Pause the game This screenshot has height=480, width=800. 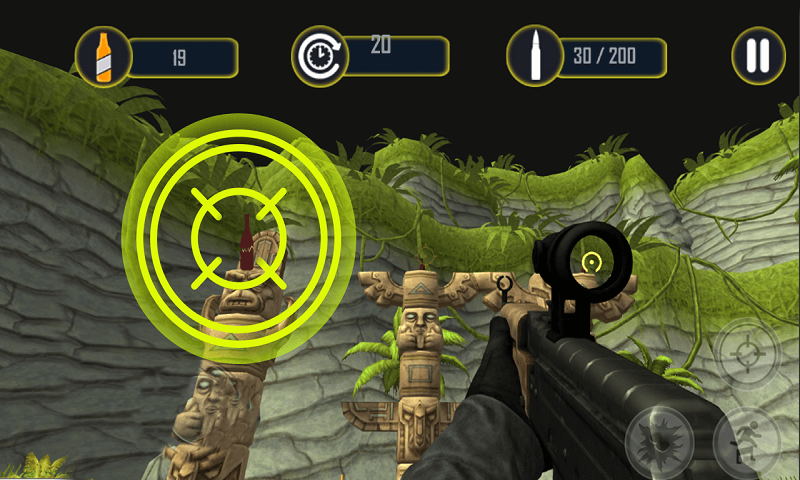759,54
